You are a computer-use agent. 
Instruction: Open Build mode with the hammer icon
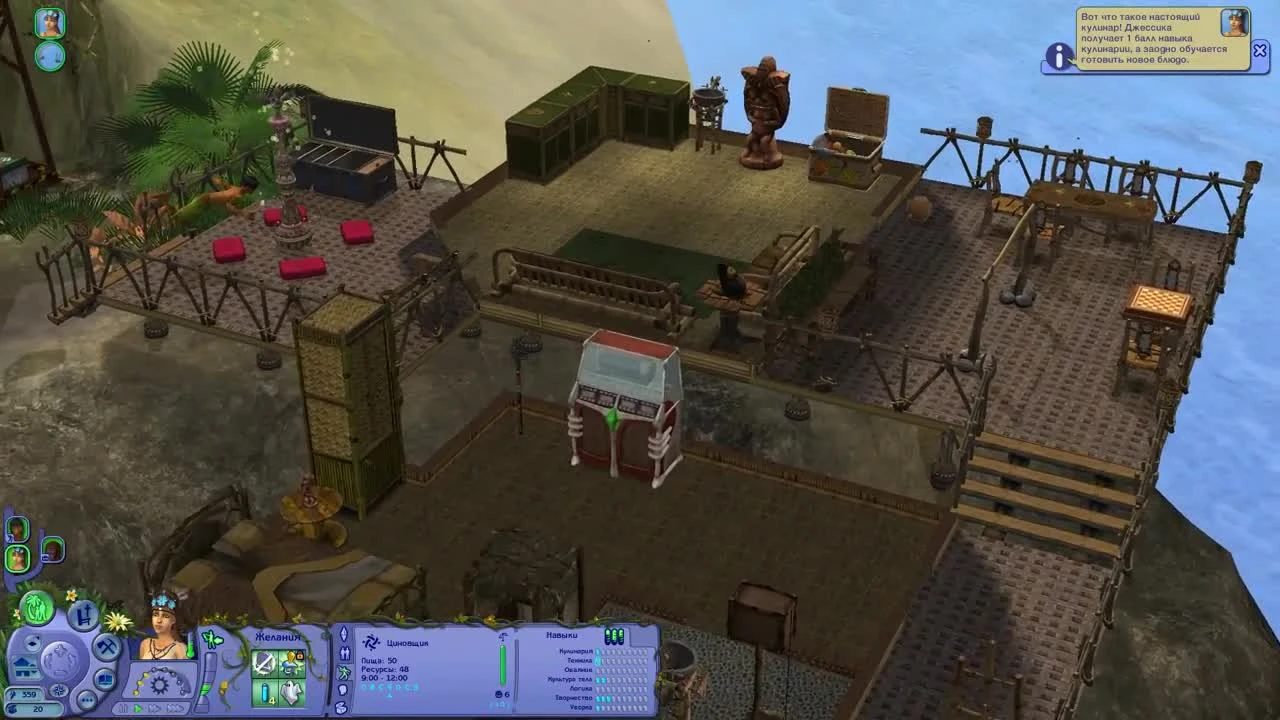pyautogui.click(x=107, y=644)
